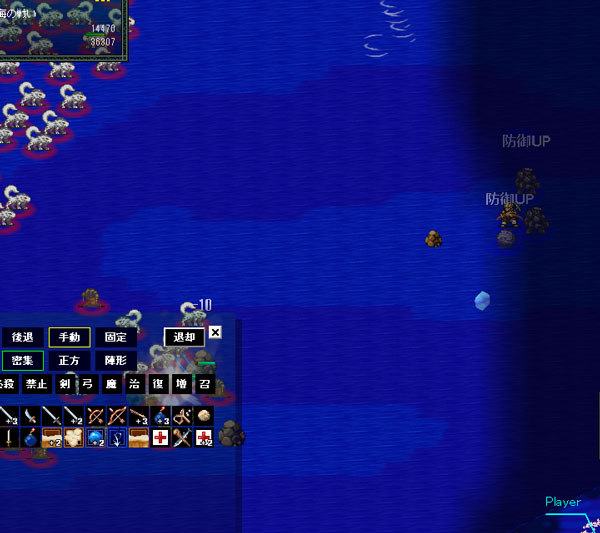The width and height of the screenshot is (600, 533).
Task: Select the 密集 dense formation
Action: (22, 361)
